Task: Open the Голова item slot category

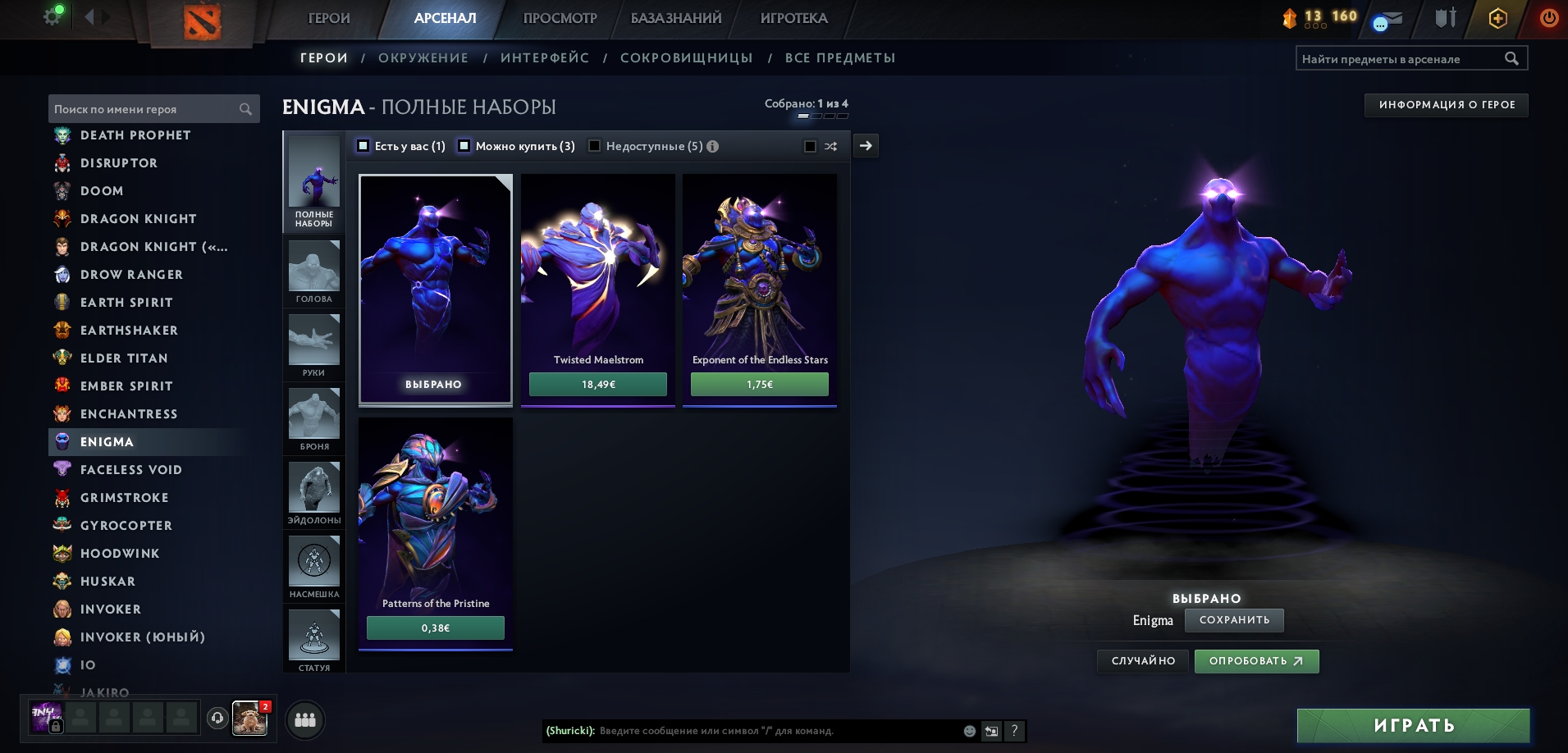Action: click(x=313, y=272)
